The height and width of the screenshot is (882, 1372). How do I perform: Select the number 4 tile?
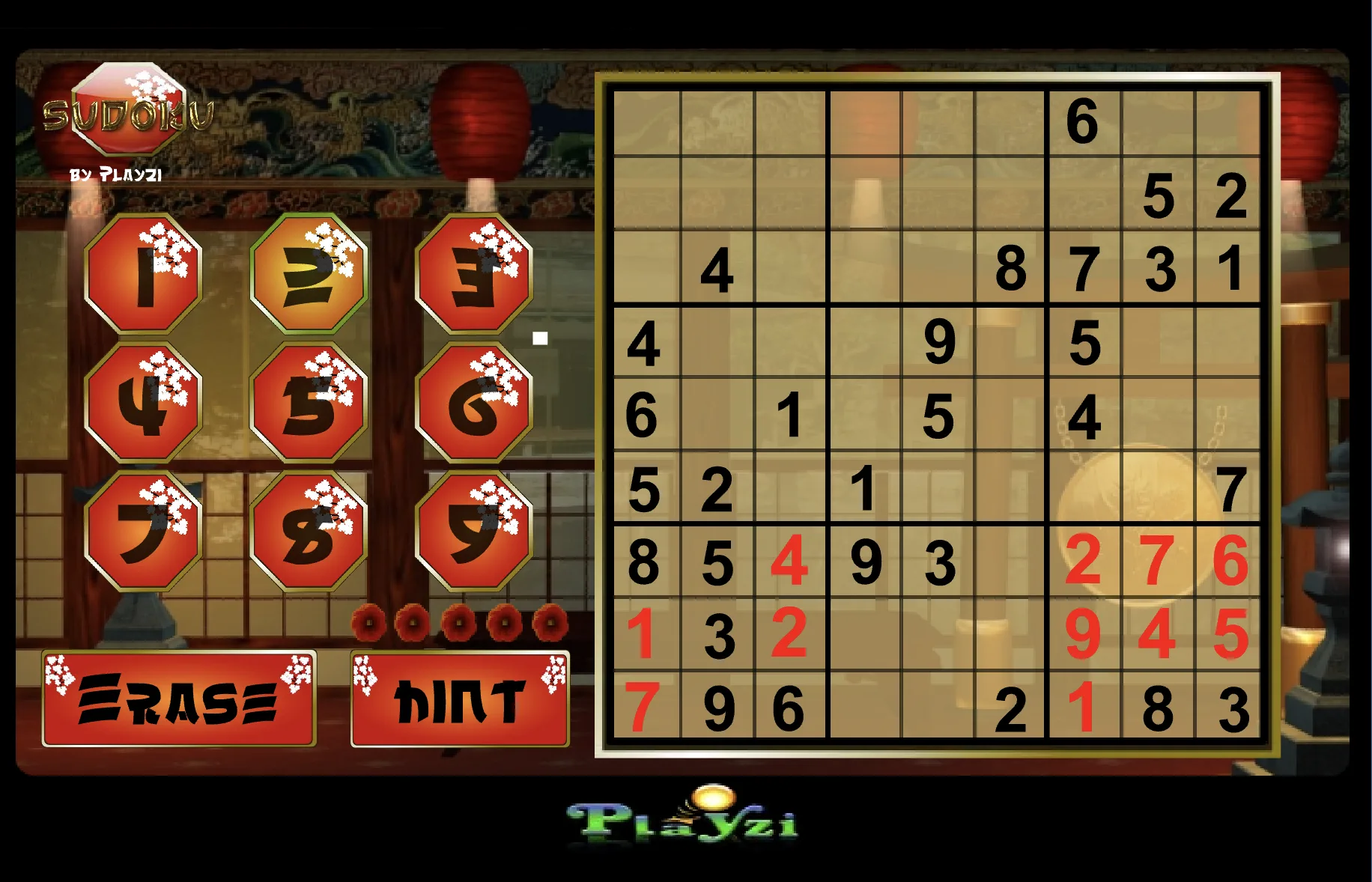point(145,404)
